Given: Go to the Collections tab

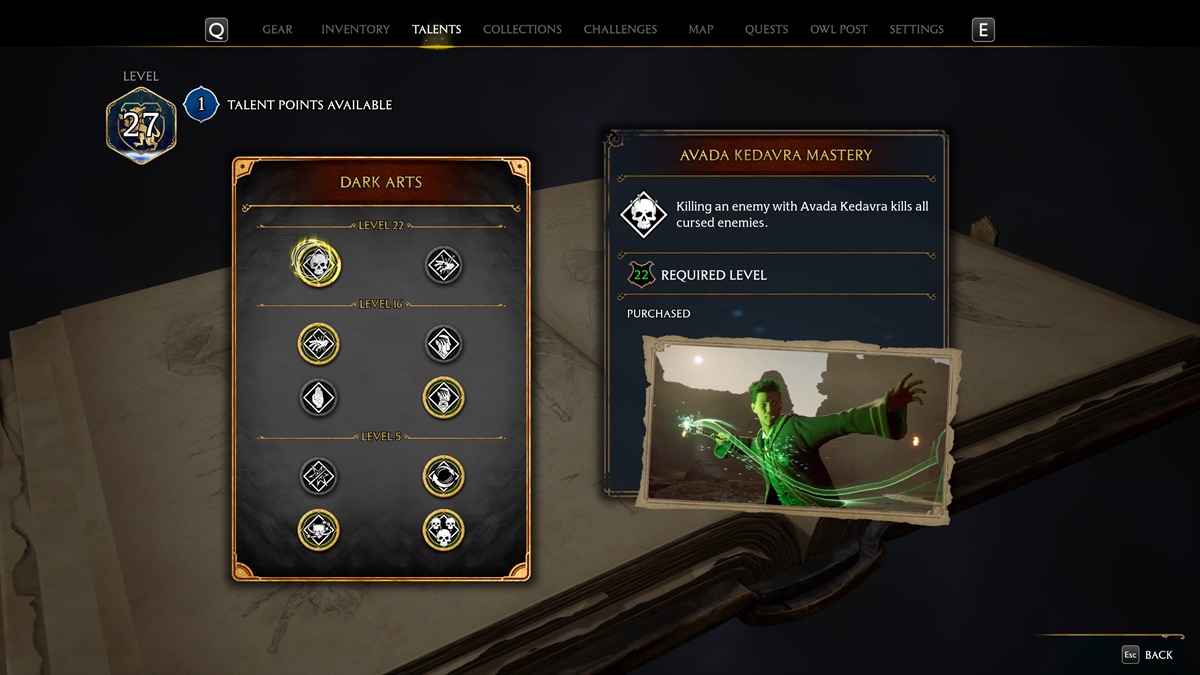Looking at the screenshot, I should coord(522,30).
